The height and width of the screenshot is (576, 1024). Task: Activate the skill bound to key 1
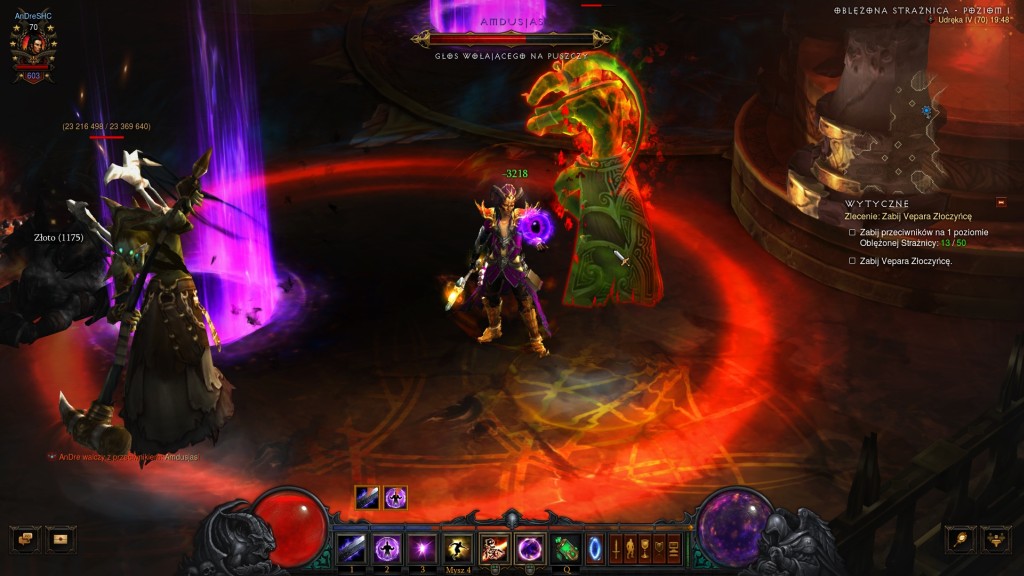click(x=351, y=548)
